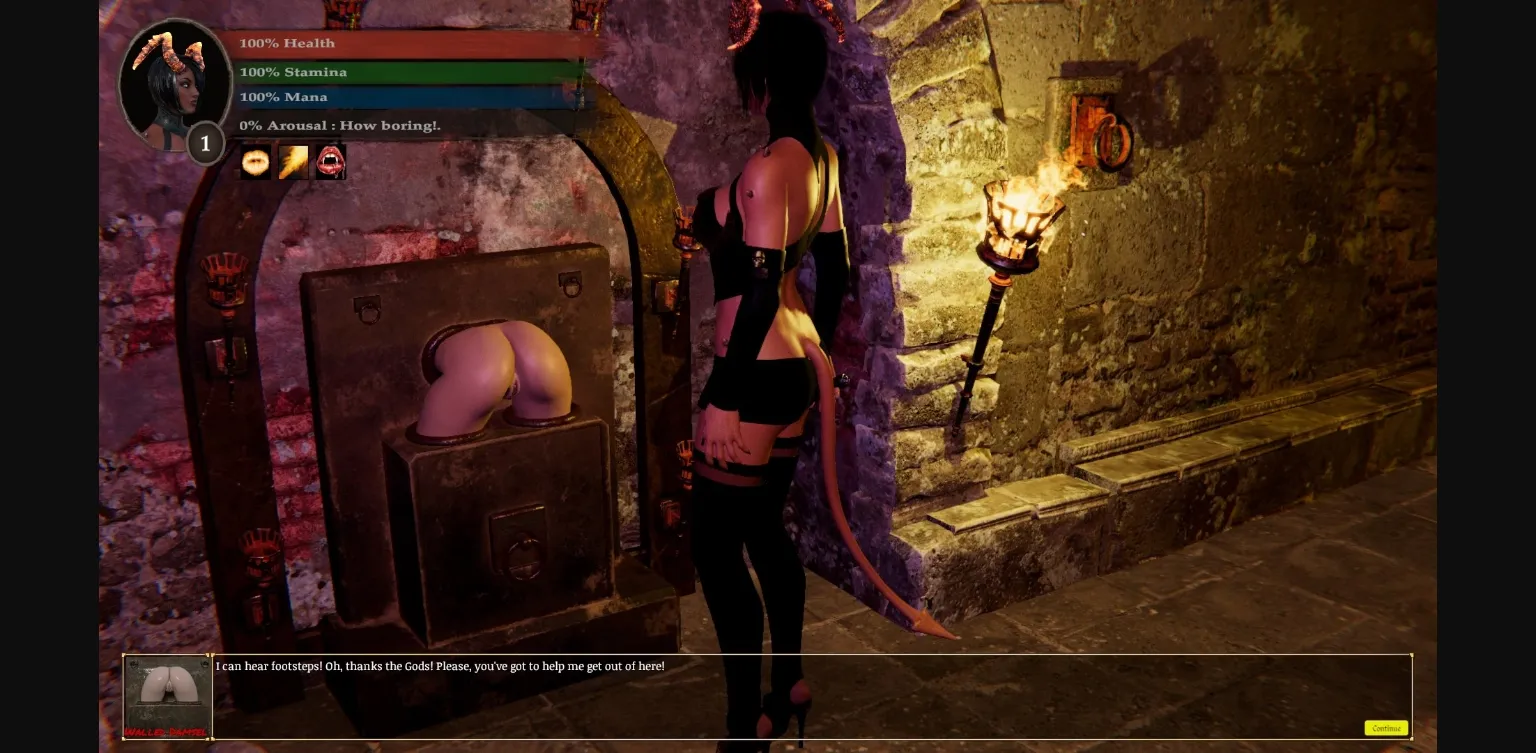Use the vampire fangs bite skill icon
Viewport: 1536px width, 753px height.
coord(330,161)
